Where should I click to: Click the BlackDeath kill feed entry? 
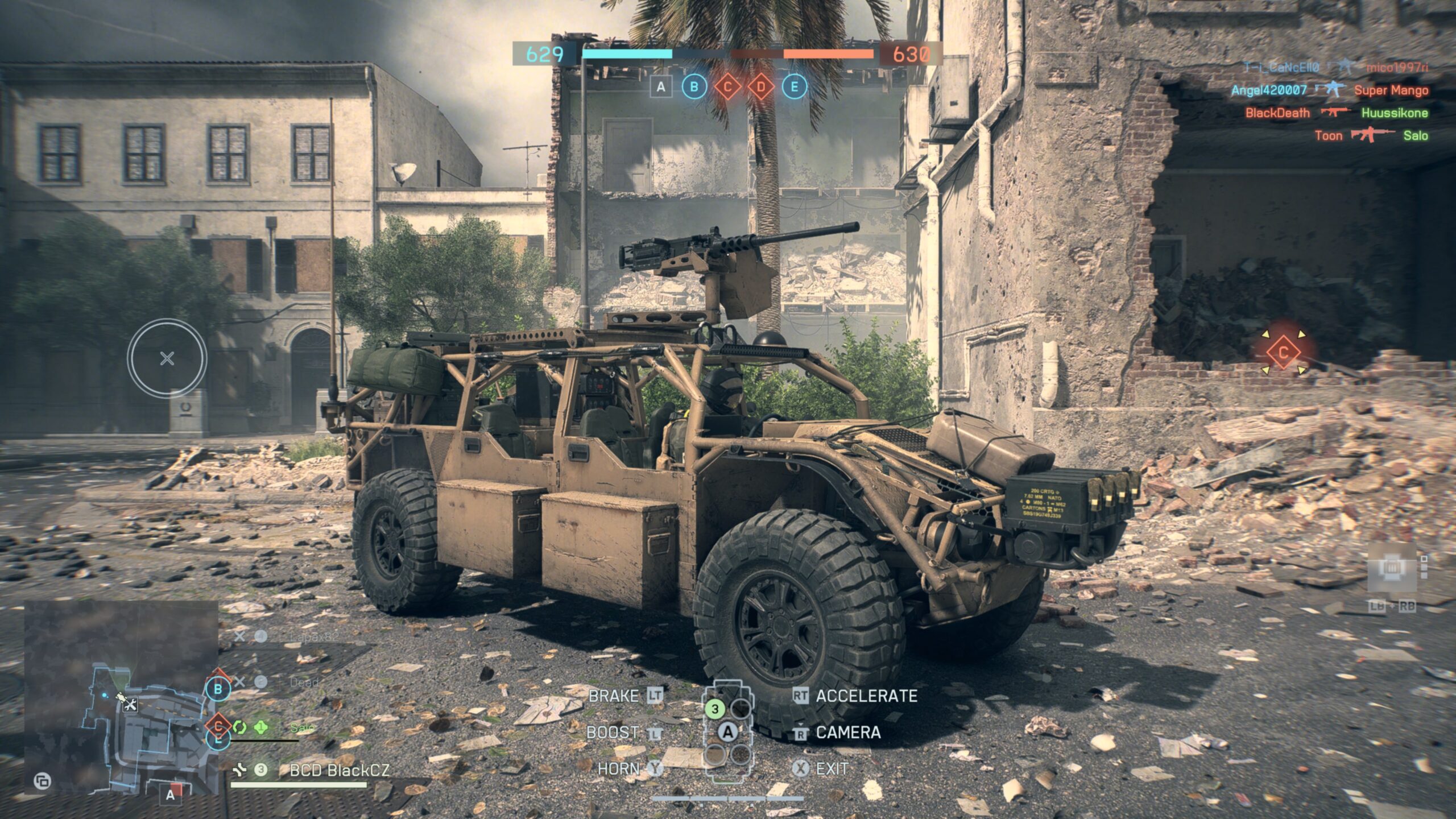click(1277, 113)
